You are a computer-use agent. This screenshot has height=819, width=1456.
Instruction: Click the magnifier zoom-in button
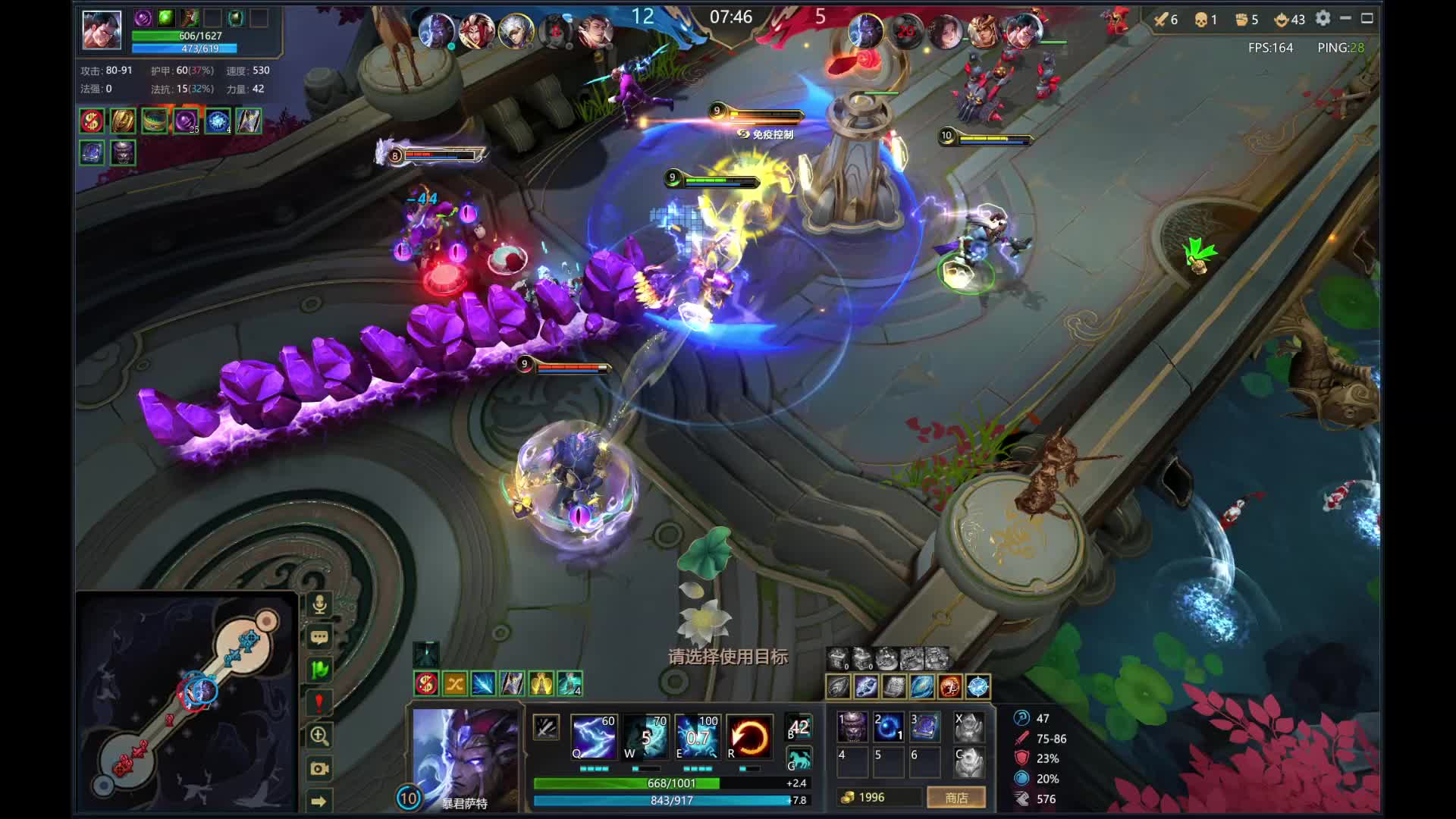pyautogui.click(x=319, y=736)
